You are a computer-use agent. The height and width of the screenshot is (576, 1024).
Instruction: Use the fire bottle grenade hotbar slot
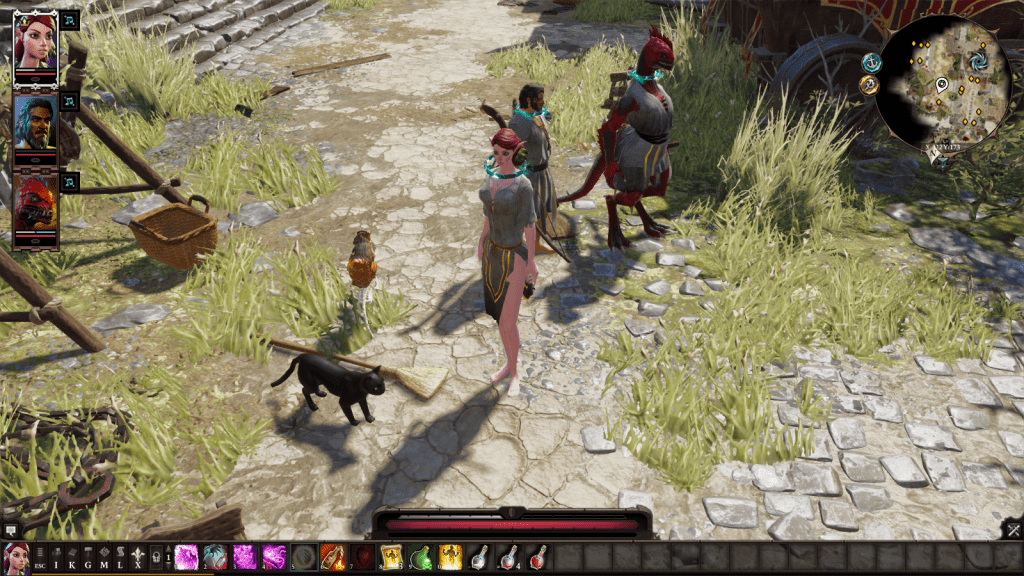[x=332, y=557]
